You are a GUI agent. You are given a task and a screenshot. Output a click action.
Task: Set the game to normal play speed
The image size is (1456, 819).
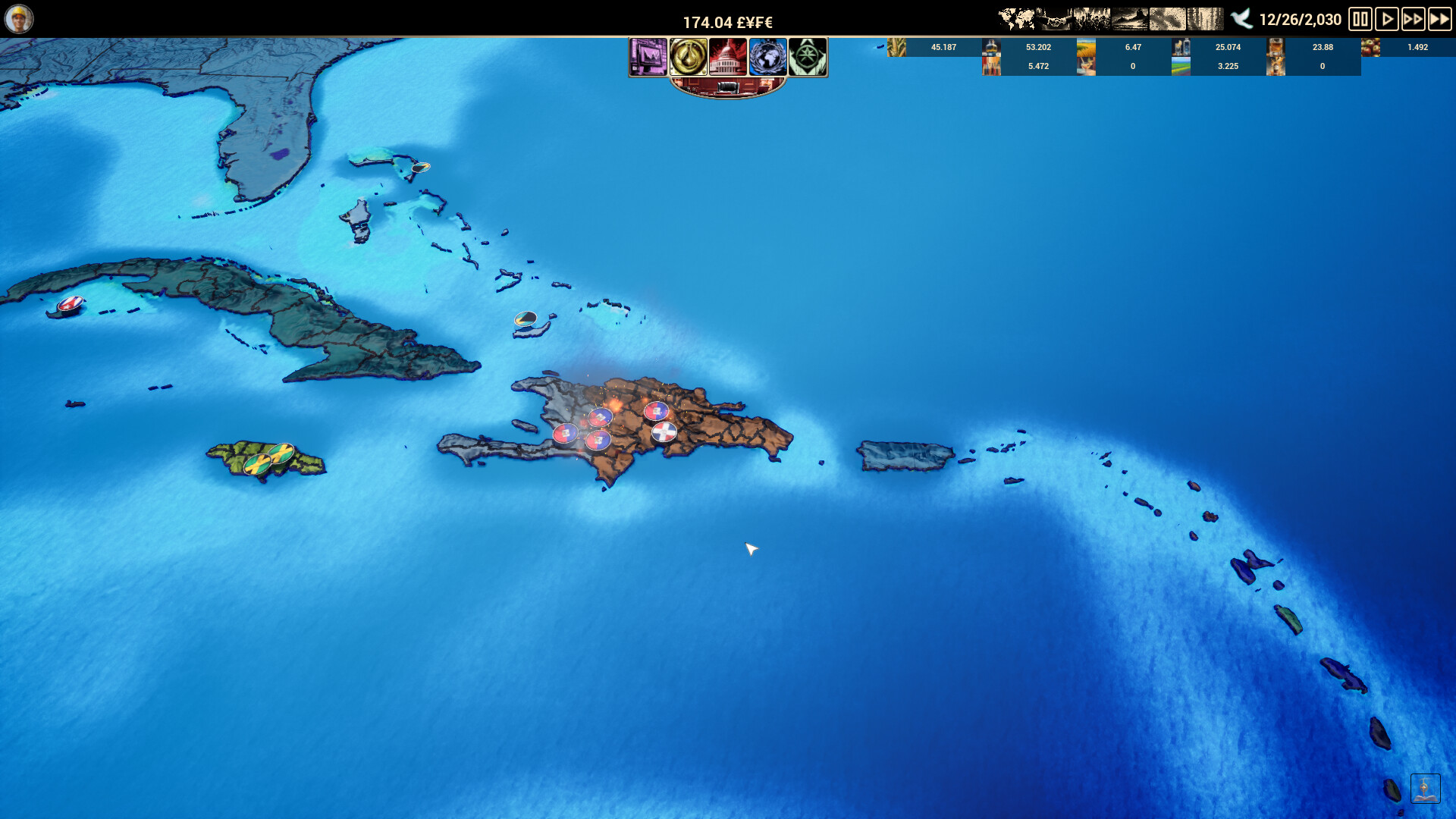[x=1387, y=19]
